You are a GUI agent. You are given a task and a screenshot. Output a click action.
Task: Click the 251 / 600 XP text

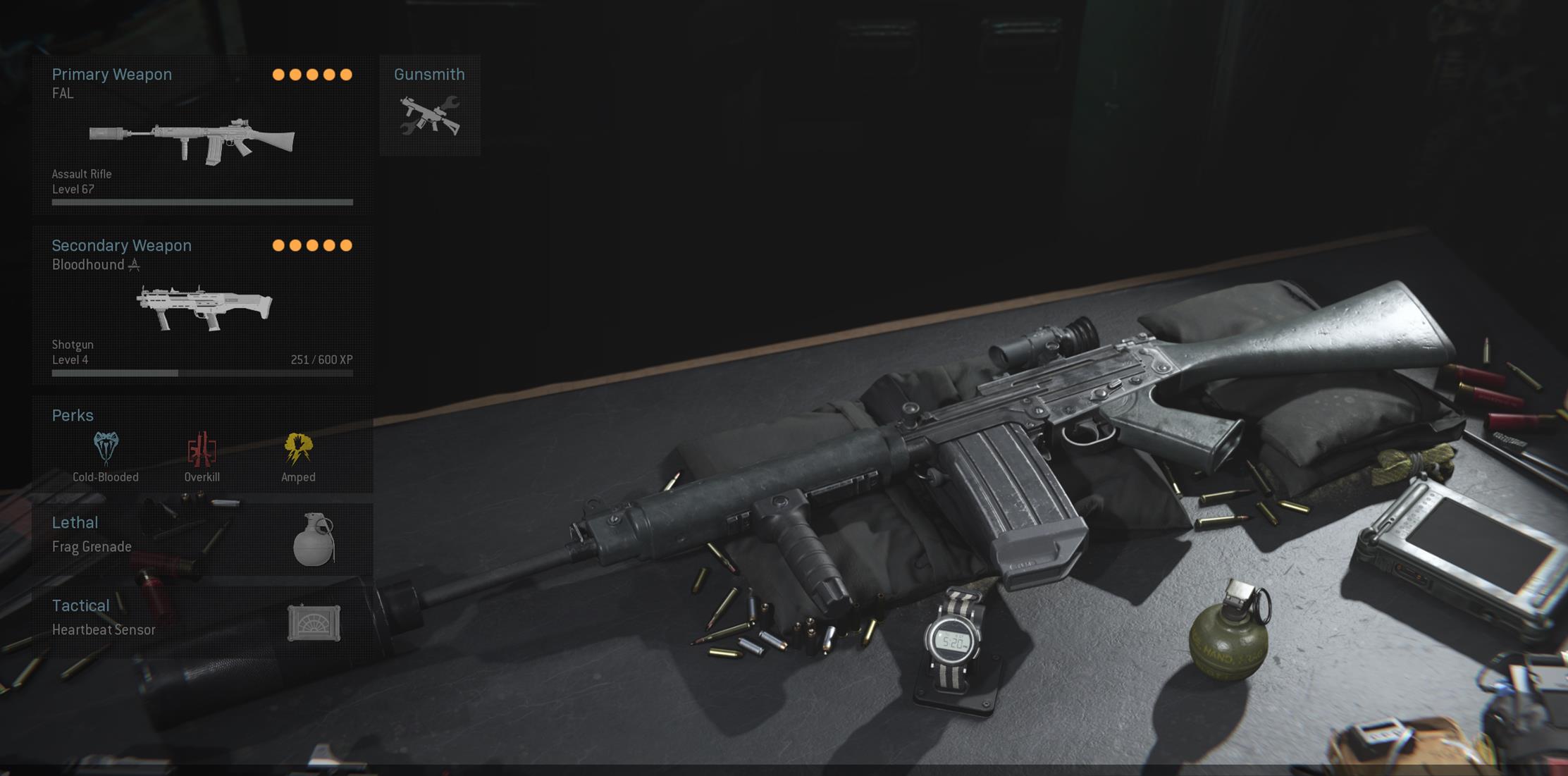pyautogui.click(x=321, y=359)
